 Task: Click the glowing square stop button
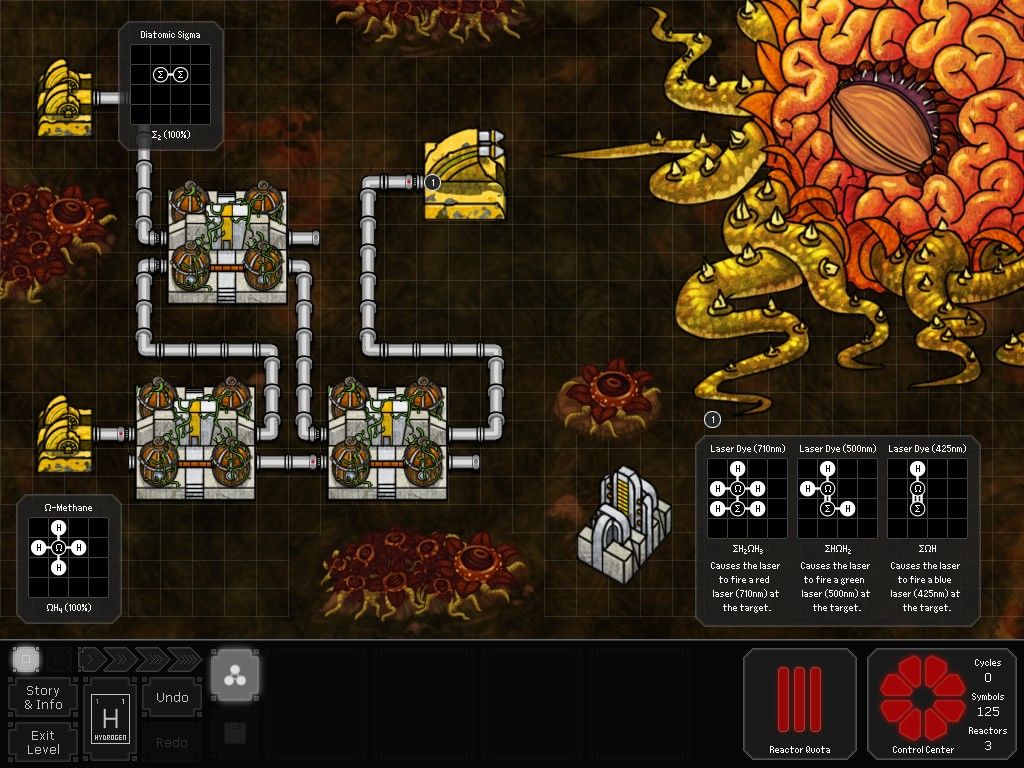(26, 659)
